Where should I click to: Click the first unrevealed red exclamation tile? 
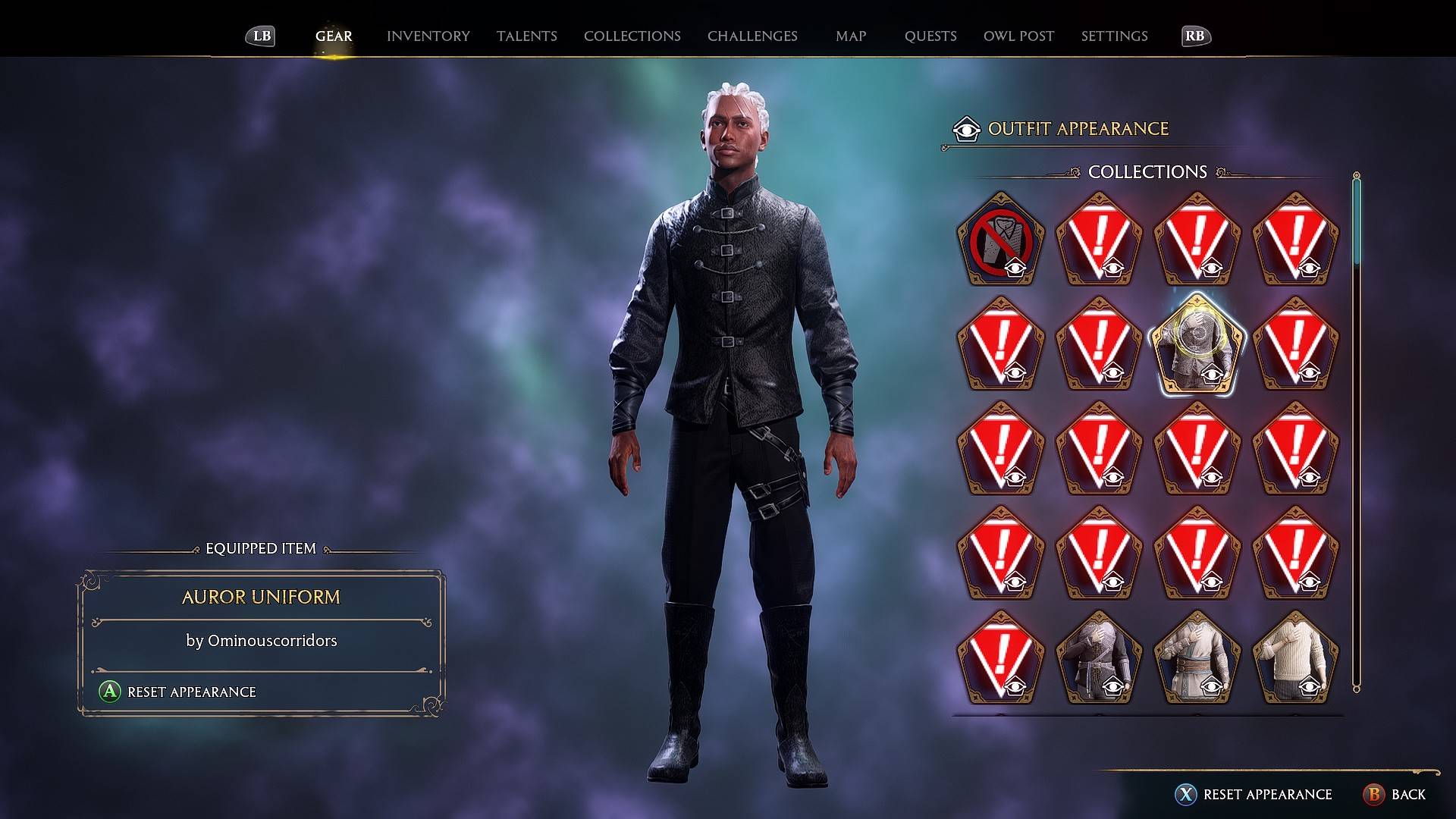point(1098,243)
